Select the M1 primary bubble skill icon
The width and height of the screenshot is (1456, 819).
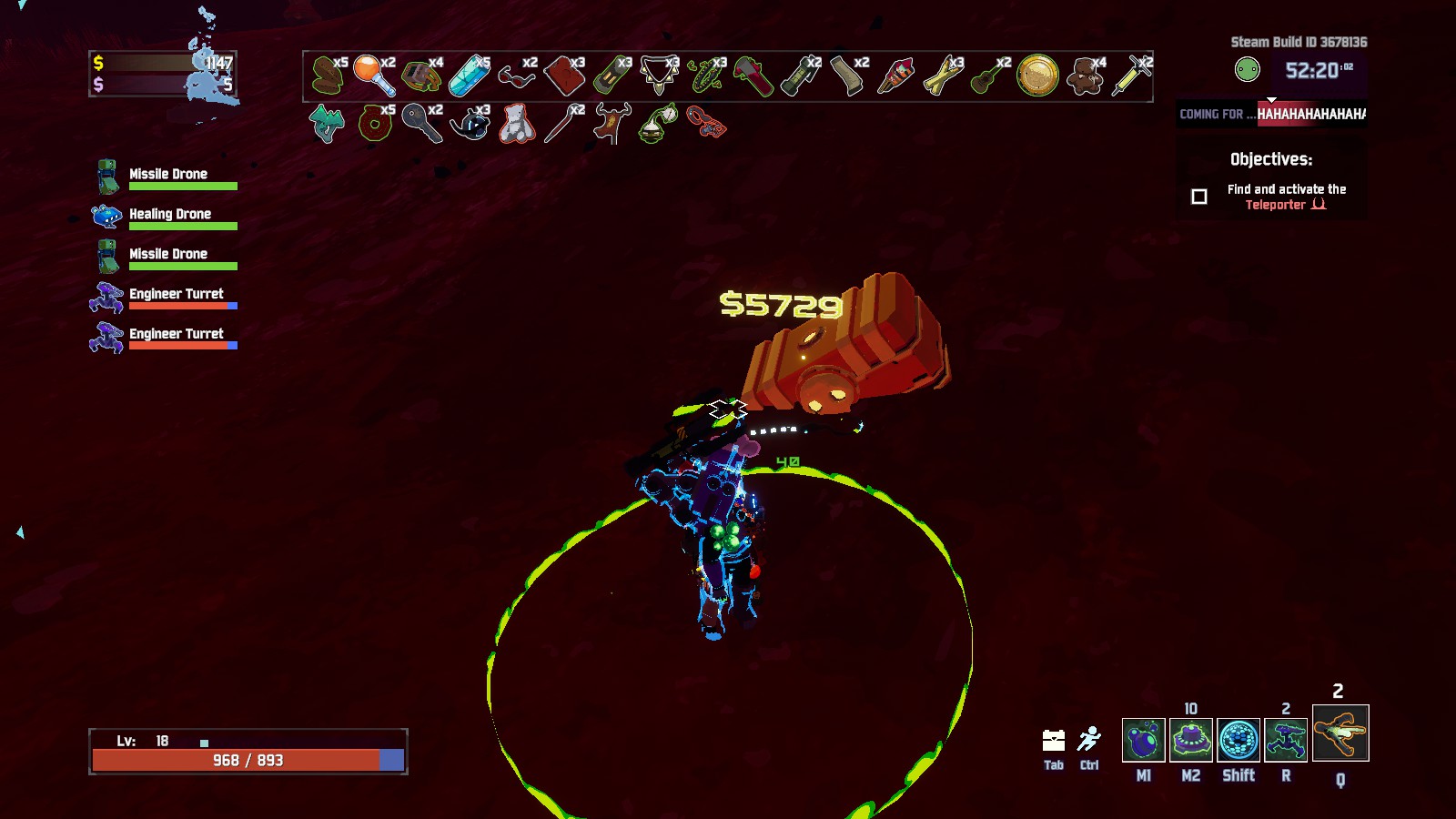1143,740
